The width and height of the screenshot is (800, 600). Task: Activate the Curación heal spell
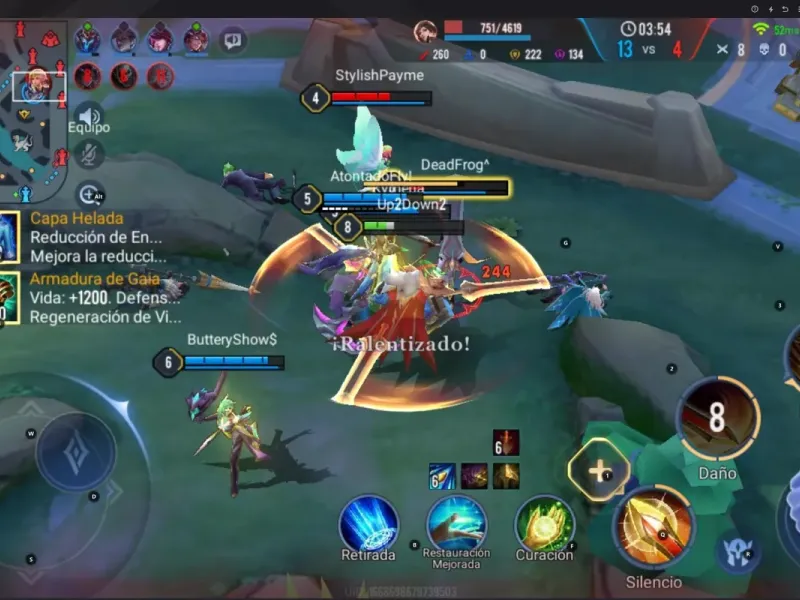tap(544, 524)
